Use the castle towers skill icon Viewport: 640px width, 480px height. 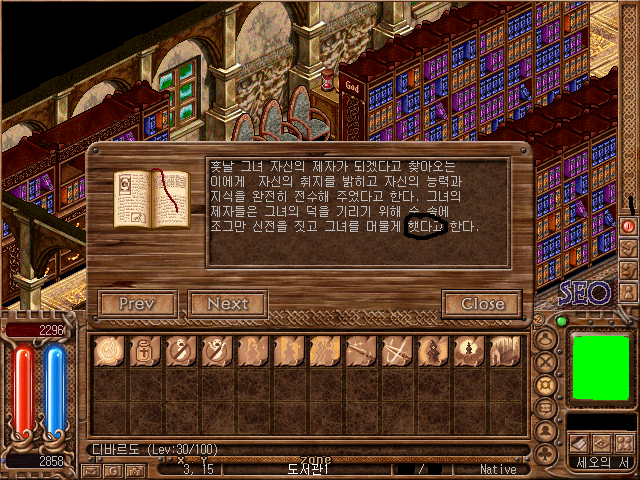pos(503,351)
